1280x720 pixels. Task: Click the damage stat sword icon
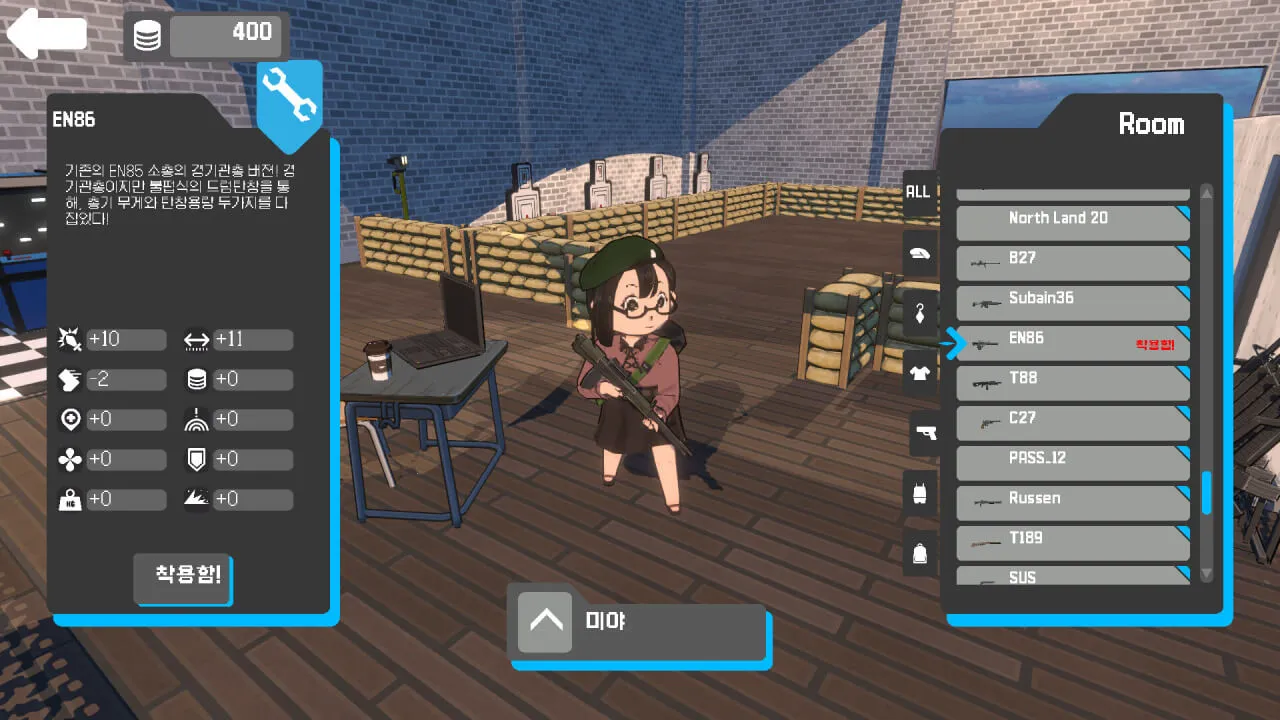tap(70, 339)
